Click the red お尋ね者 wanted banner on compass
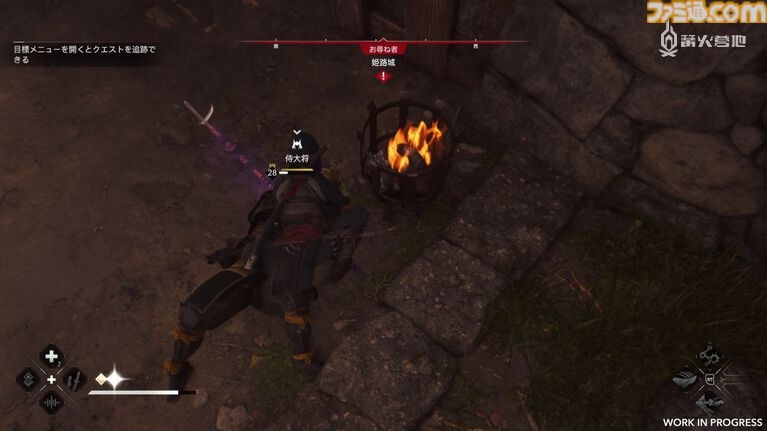Image resolution: width=767 pixels, height=431 pixels. [x=383, y=47]
